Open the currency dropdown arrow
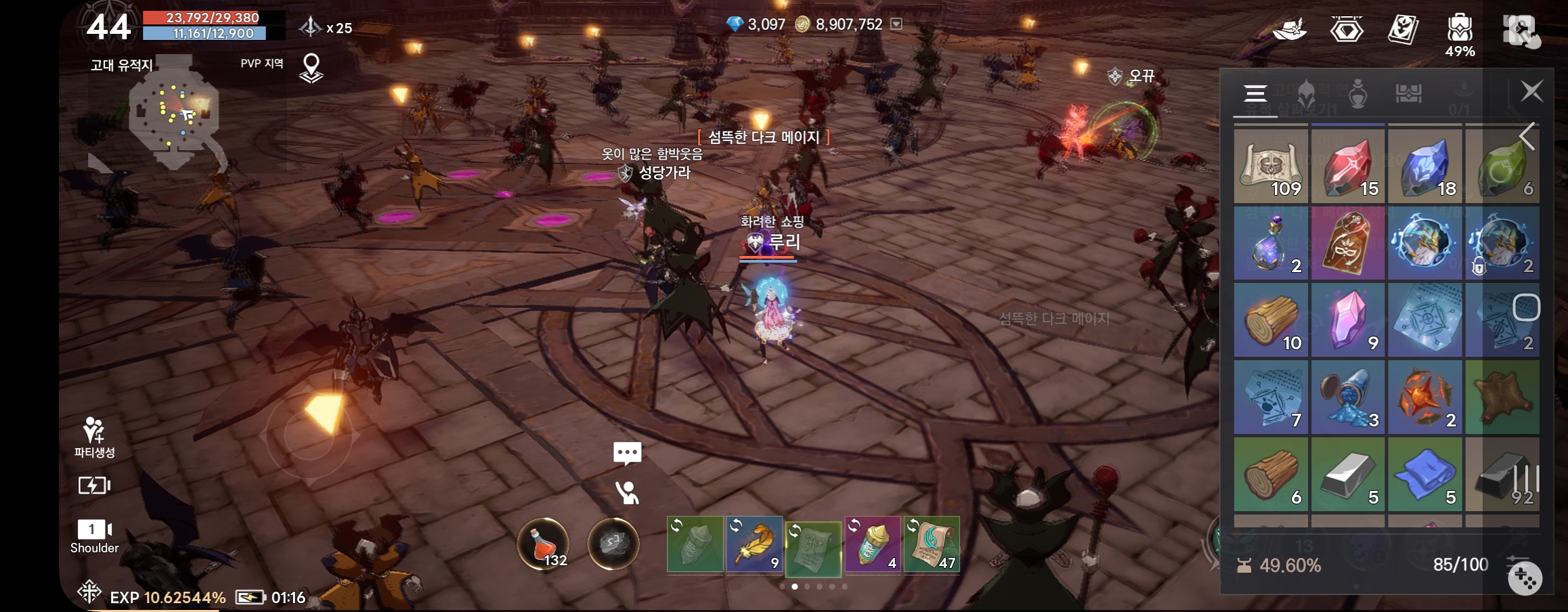This screenshot has width=1568, height=612. [896, 24]
